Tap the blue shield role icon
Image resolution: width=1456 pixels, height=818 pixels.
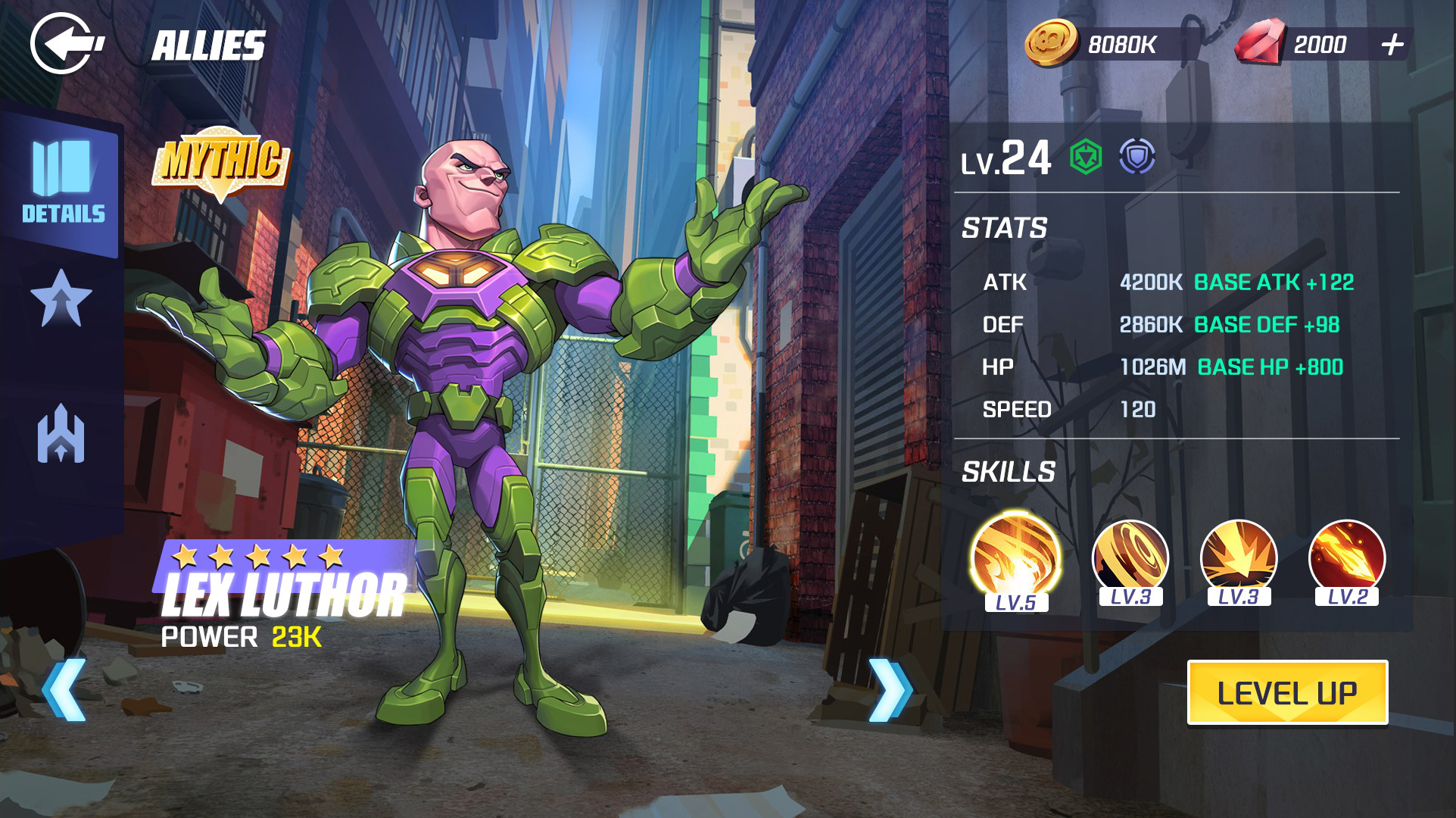(1137, 158)
